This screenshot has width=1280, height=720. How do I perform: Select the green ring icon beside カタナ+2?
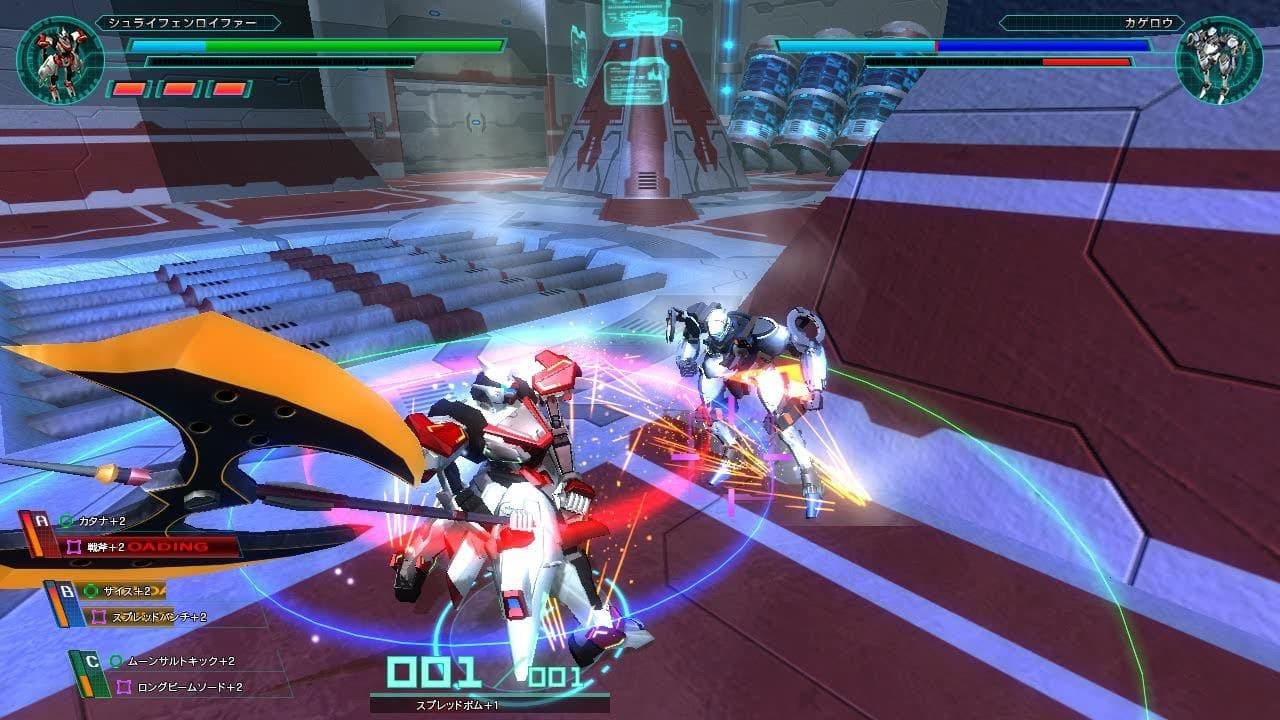click(x=66, y=521)
